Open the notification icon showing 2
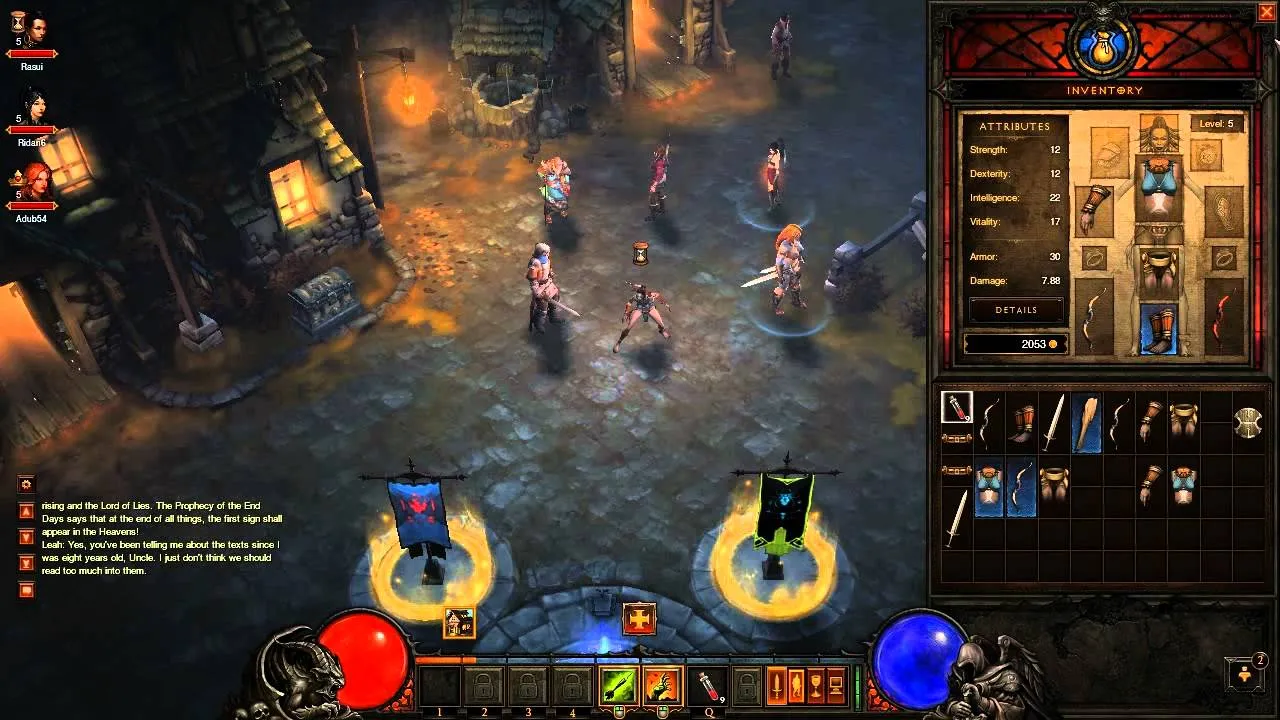 tap(1246, 673)
